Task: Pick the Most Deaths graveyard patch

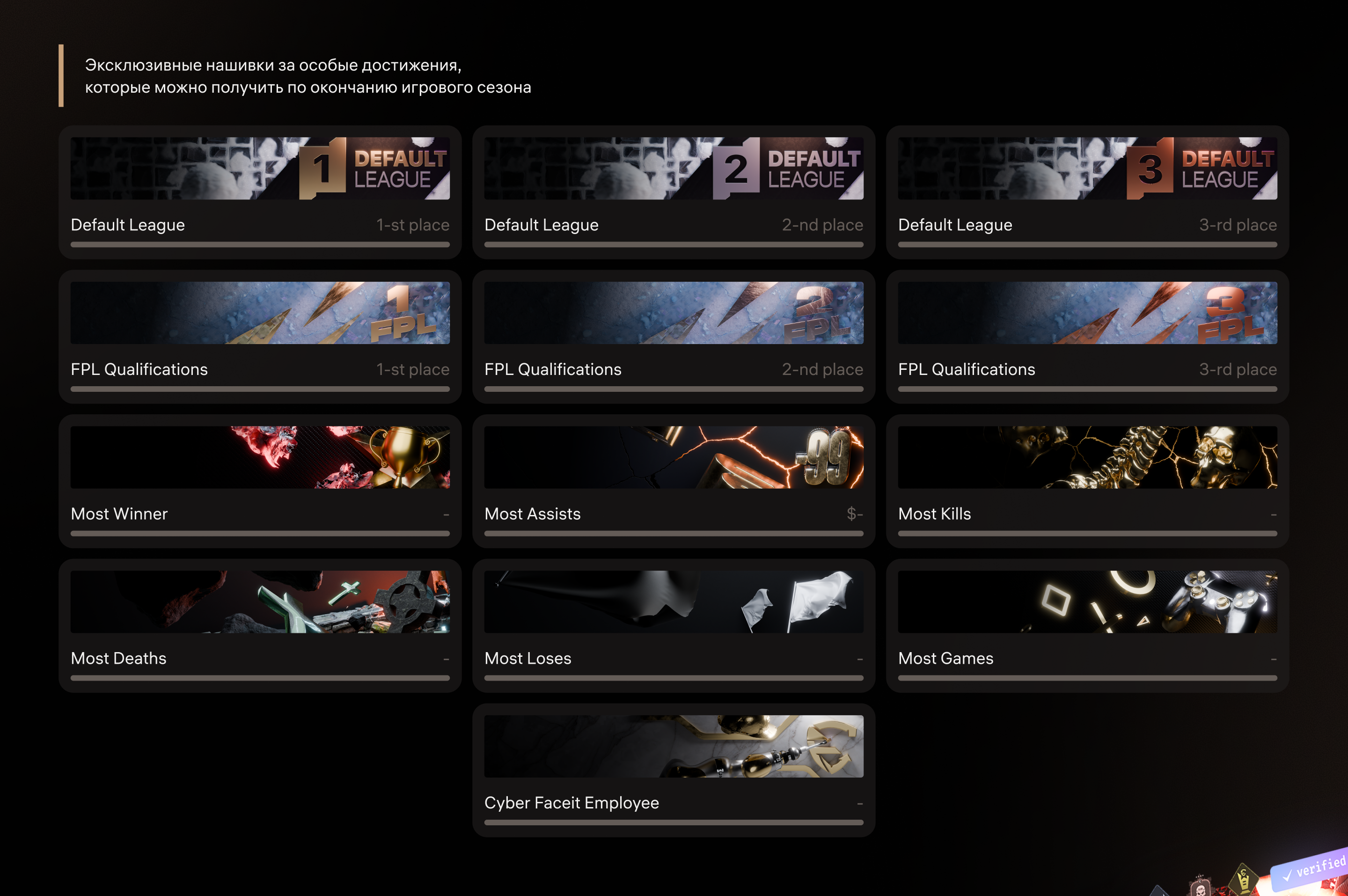Action: 260,626
